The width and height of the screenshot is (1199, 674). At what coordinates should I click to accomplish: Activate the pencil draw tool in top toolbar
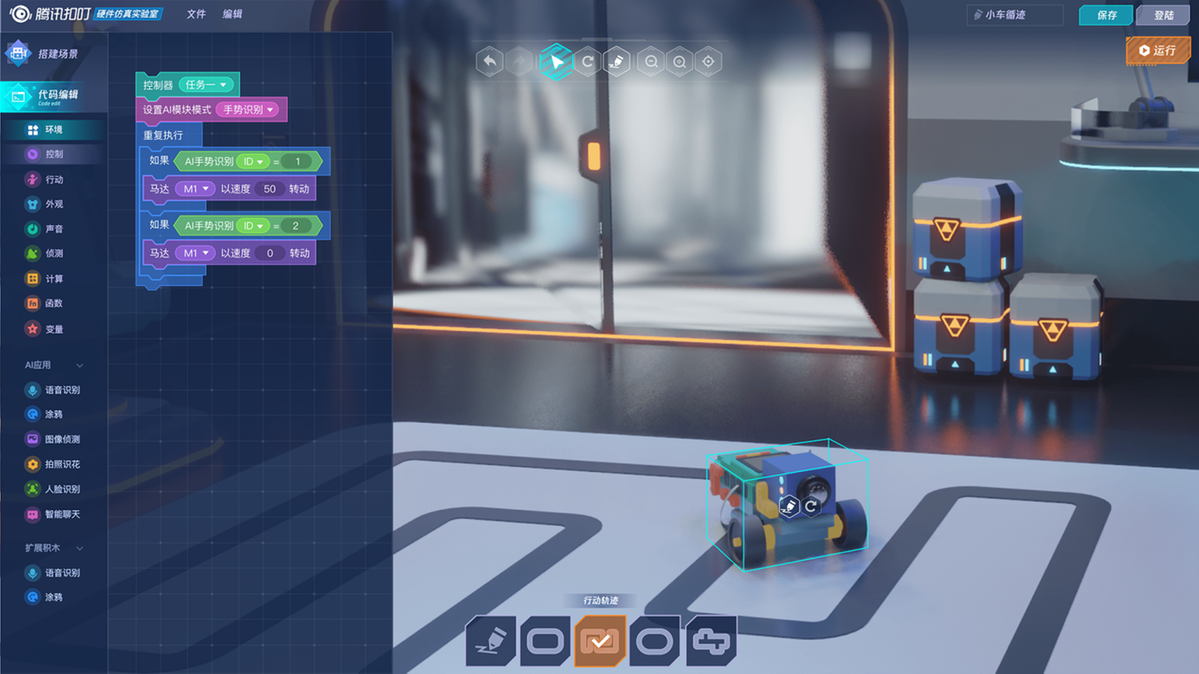coord(618,62)
